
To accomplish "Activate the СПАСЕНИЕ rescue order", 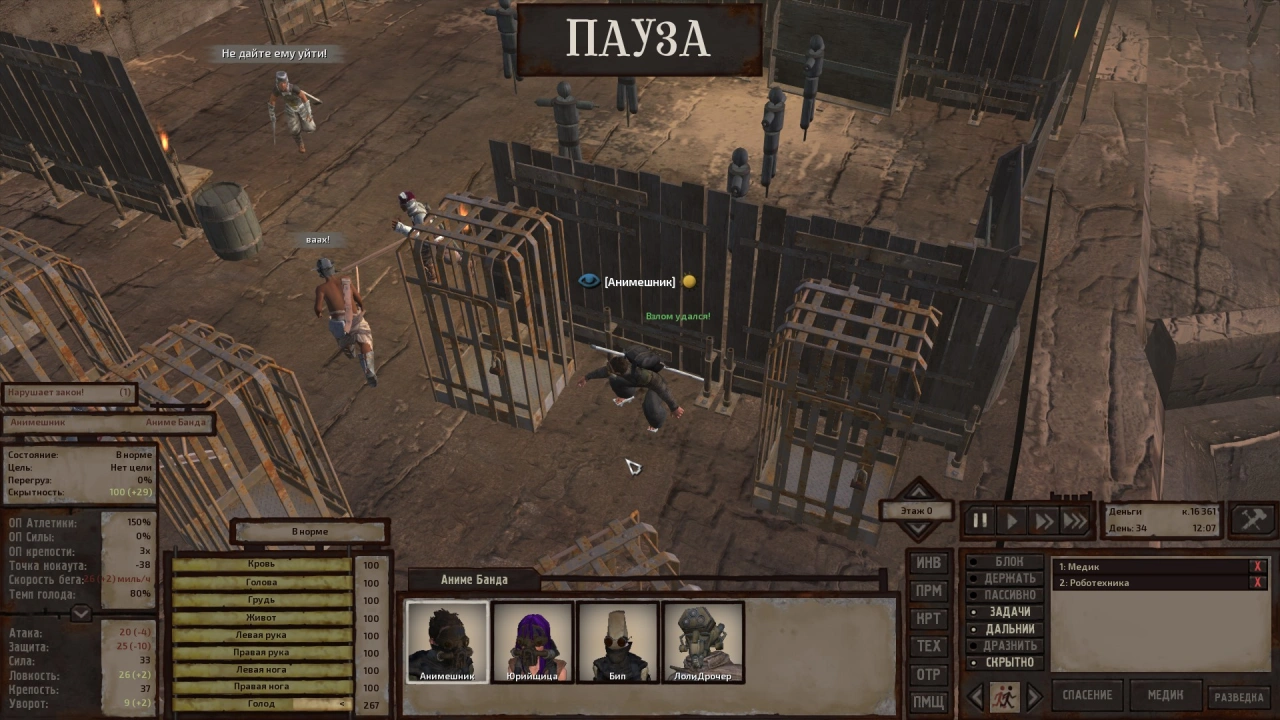I will pyautogui.click(x=1087, y=695).
